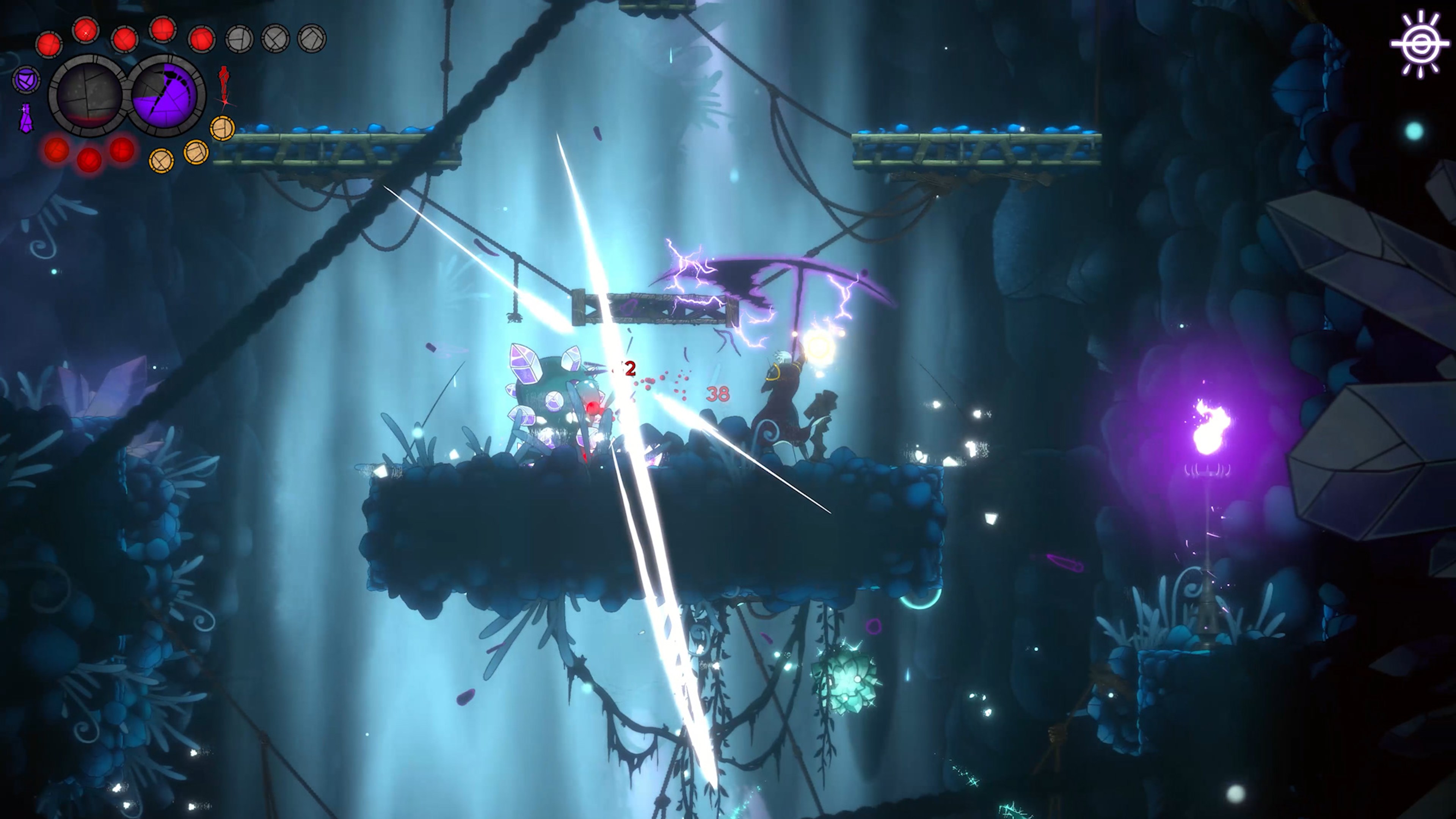Click the glowing sun eye symbol
The image size is (1456, 819).
click(x=1420, y=45)
